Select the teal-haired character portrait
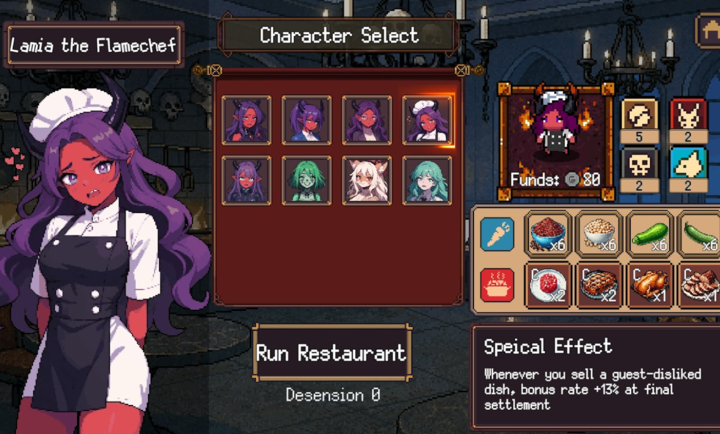 (x=427, y=181)
